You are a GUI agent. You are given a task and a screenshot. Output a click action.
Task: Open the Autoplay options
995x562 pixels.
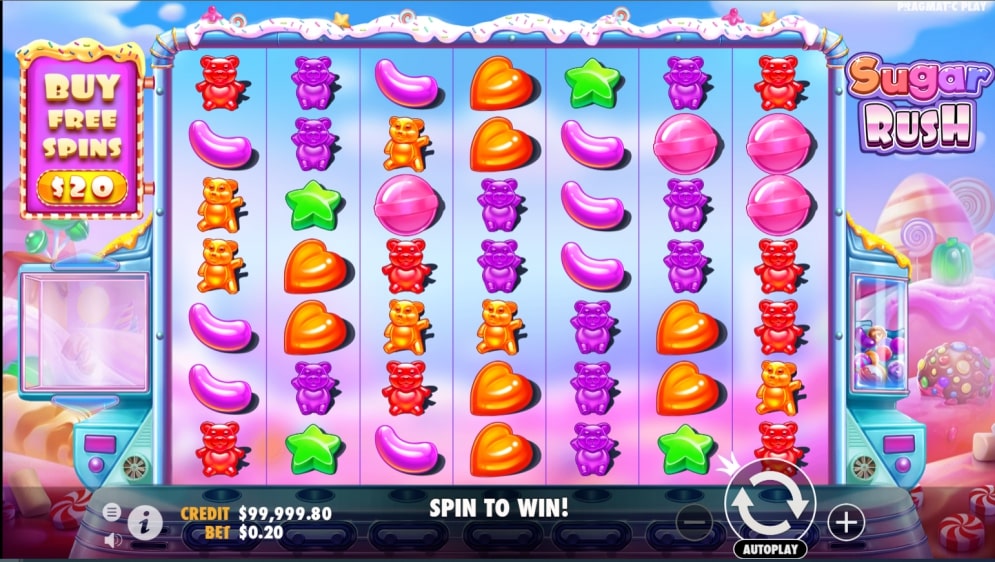click(x=769, y=549)
